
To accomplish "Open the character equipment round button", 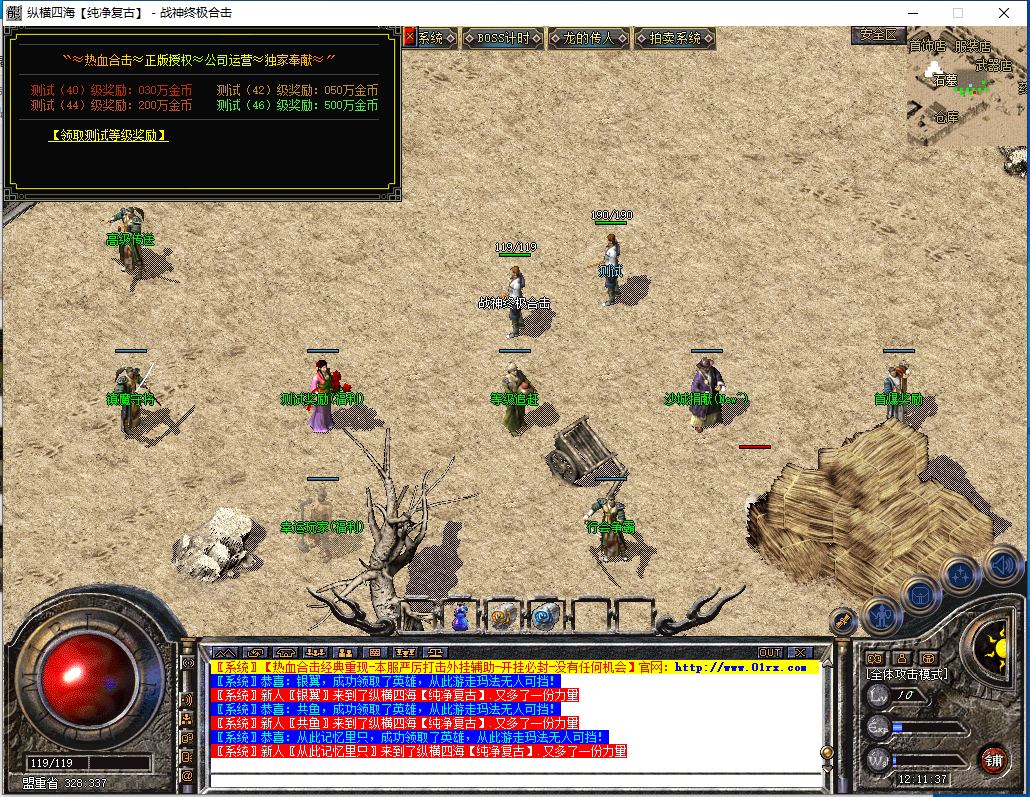I will point(883,613).
